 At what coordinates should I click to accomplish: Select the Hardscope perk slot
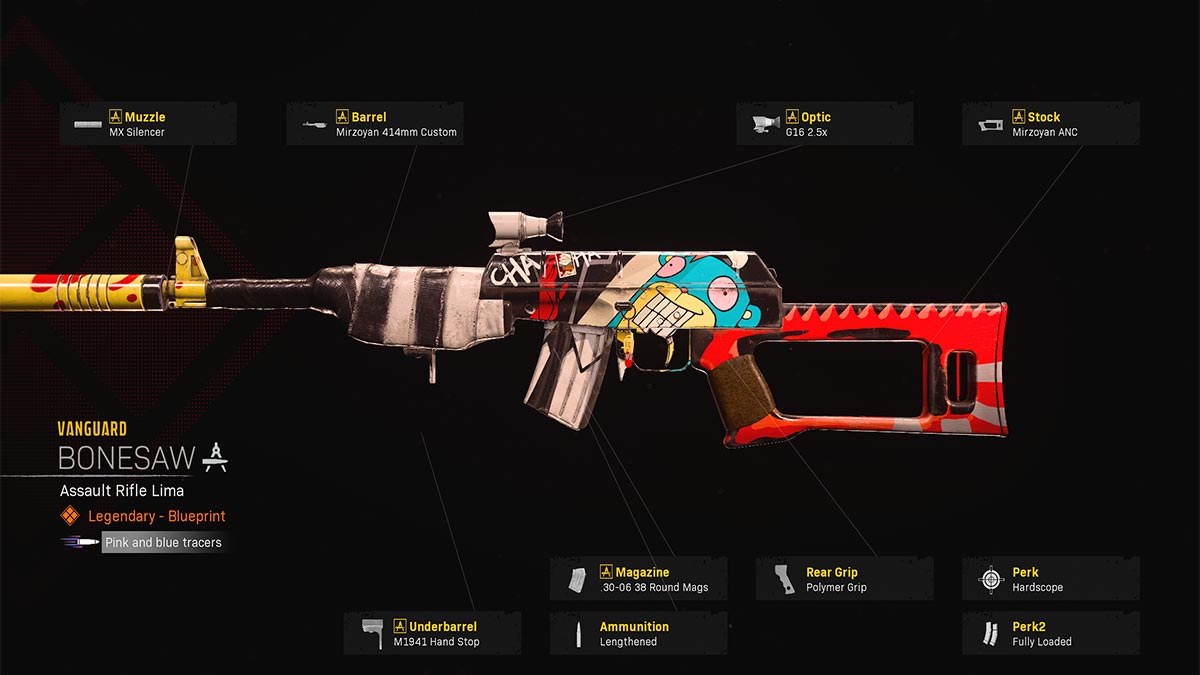(1050, 579)
